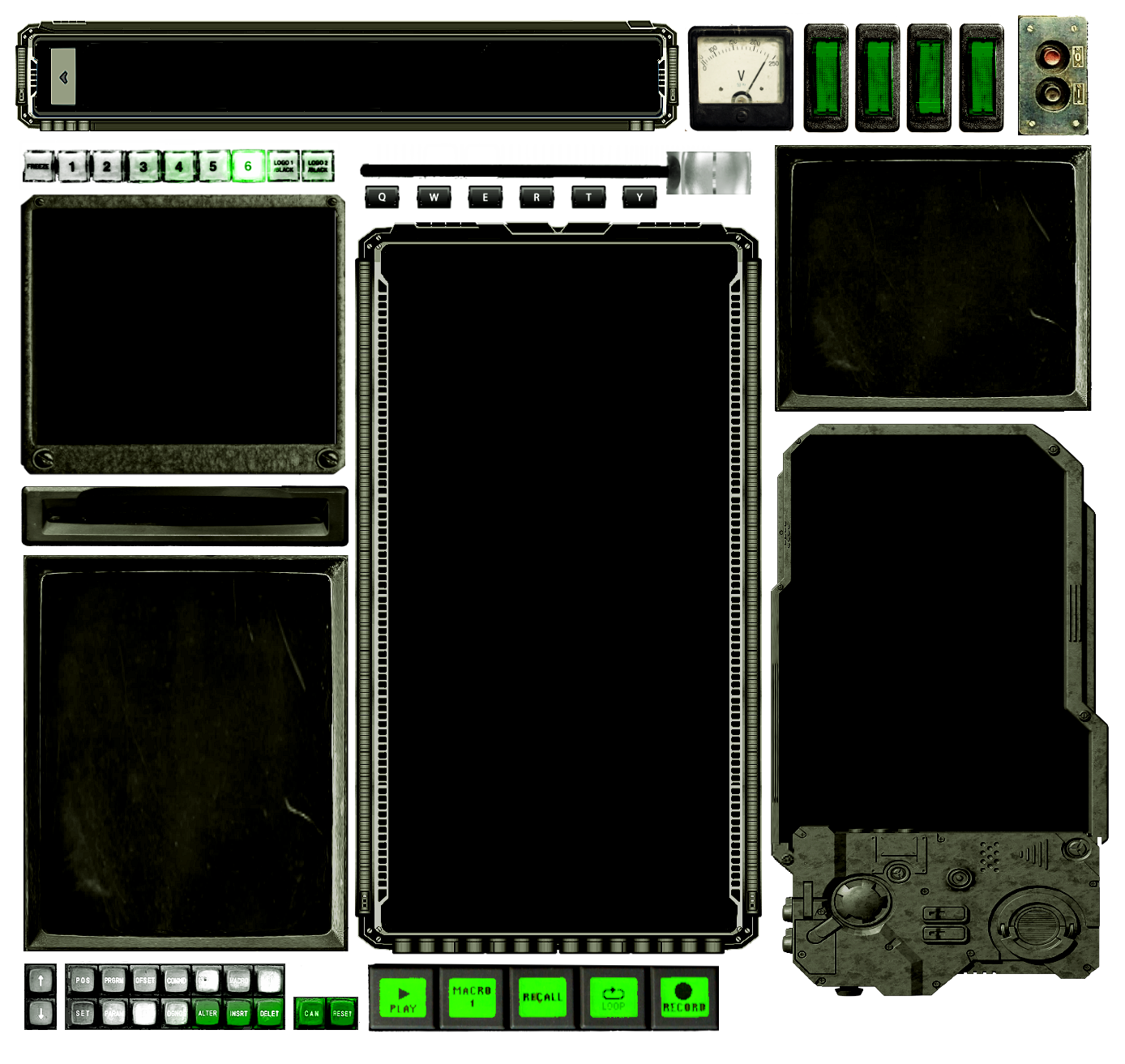Click the silver slider knob

point(707,171)
